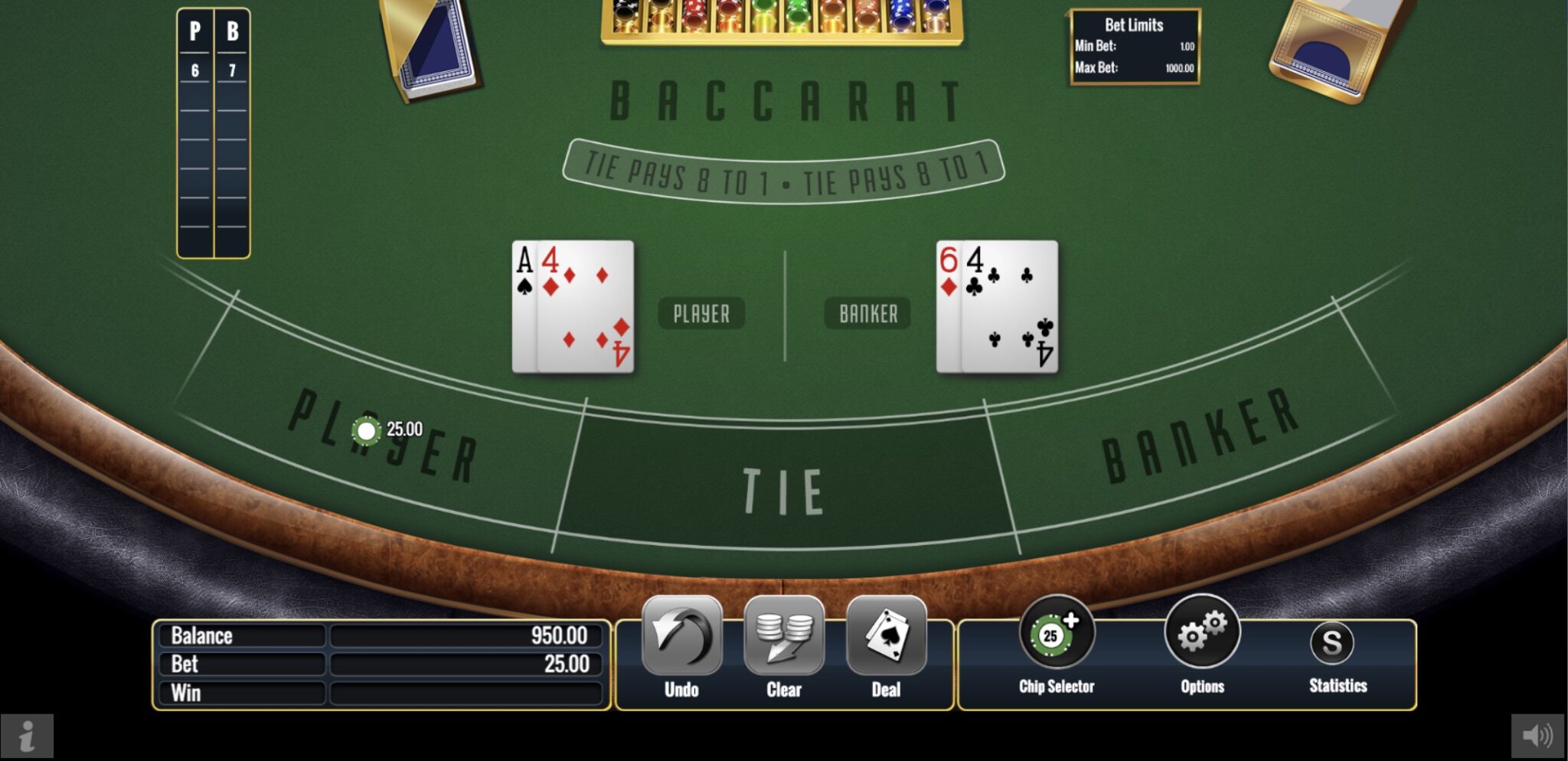This screenshot has width=1568, height=761.
Task: Click the 25 chip on Player area
Action: tap(367, 430)
